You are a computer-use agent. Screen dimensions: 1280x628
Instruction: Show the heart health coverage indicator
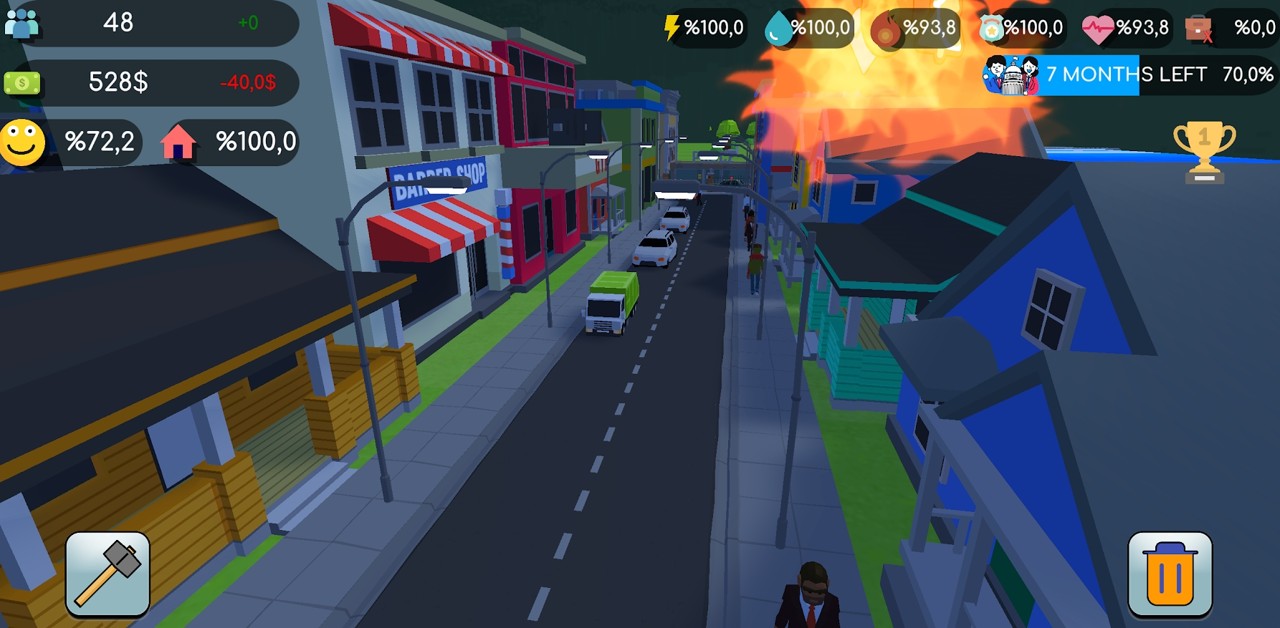[x=1127, y=28]
